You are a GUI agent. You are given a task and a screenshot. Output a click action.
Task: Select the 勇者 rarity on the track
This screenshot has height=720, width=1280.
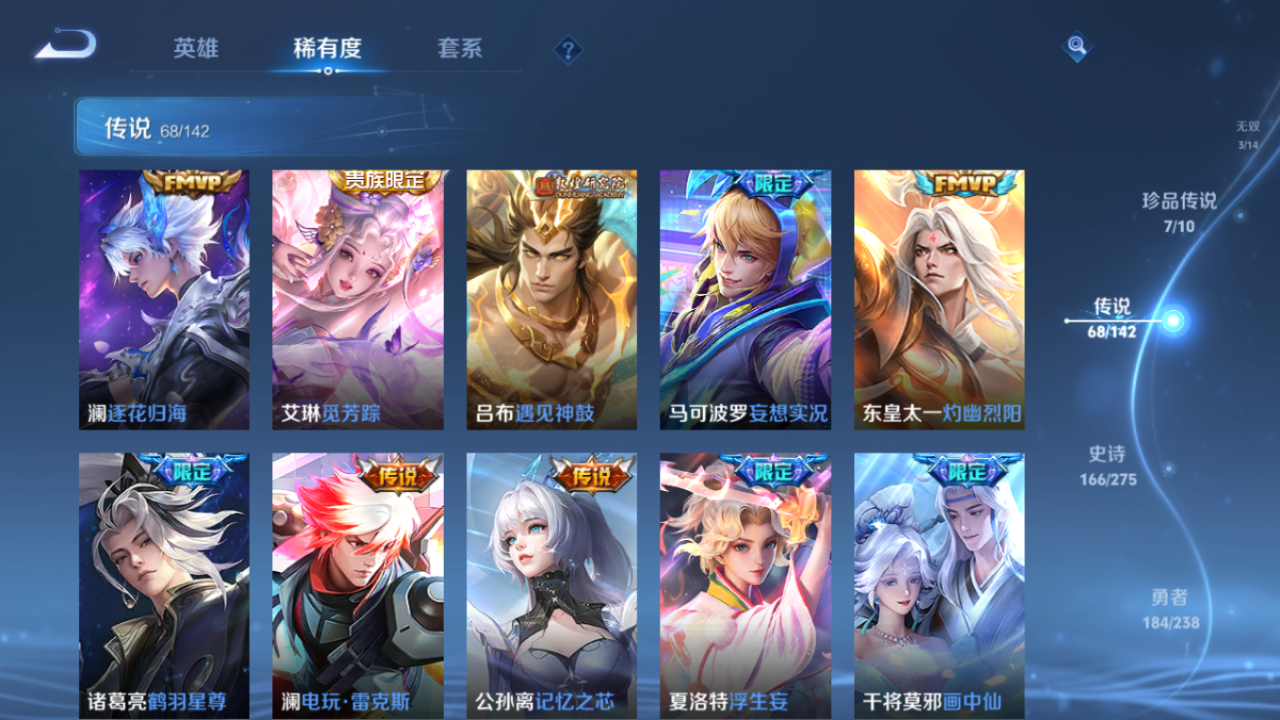tap(1169, 607)
